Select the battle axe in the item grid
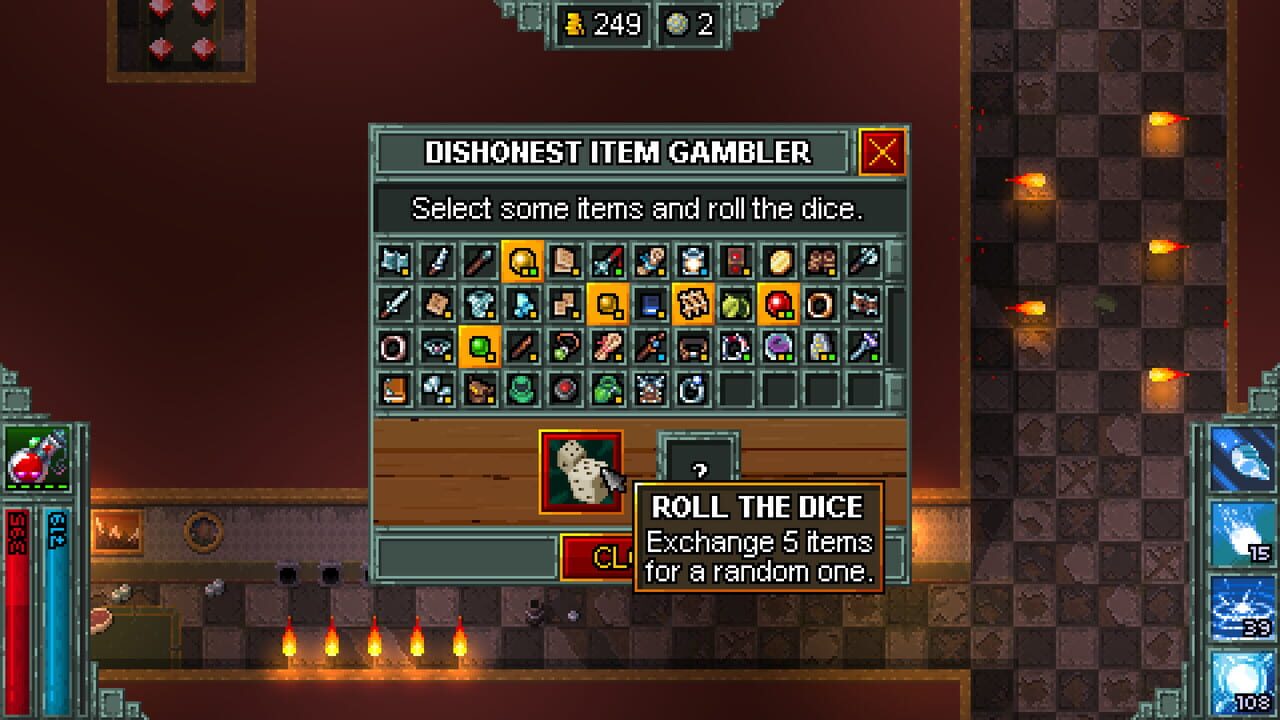The width and height of the screenshot is (1280, 720). coord(393,261)
